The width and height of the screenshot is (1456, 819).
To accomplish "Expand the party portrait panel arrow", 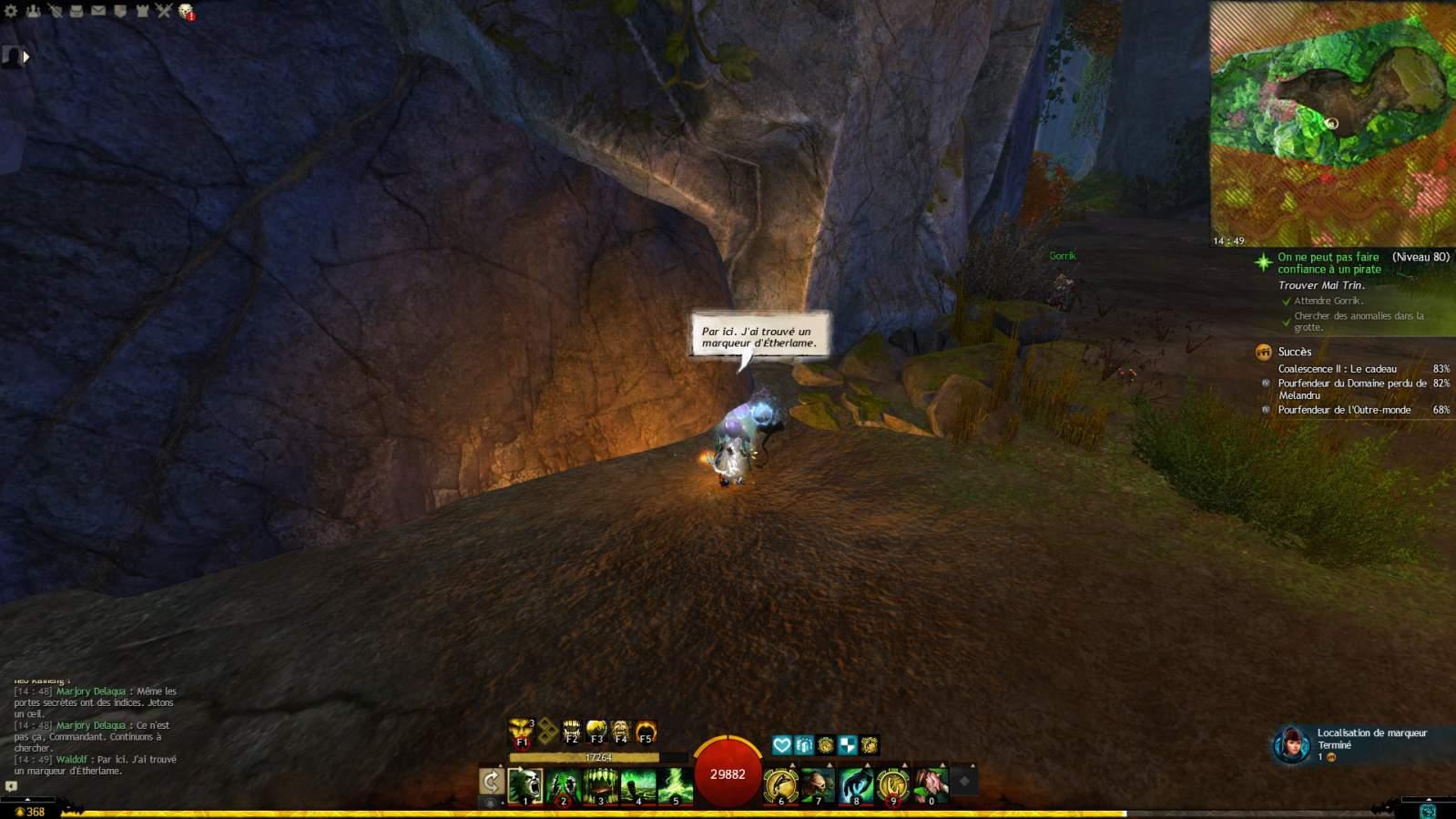I will [26, 56].
